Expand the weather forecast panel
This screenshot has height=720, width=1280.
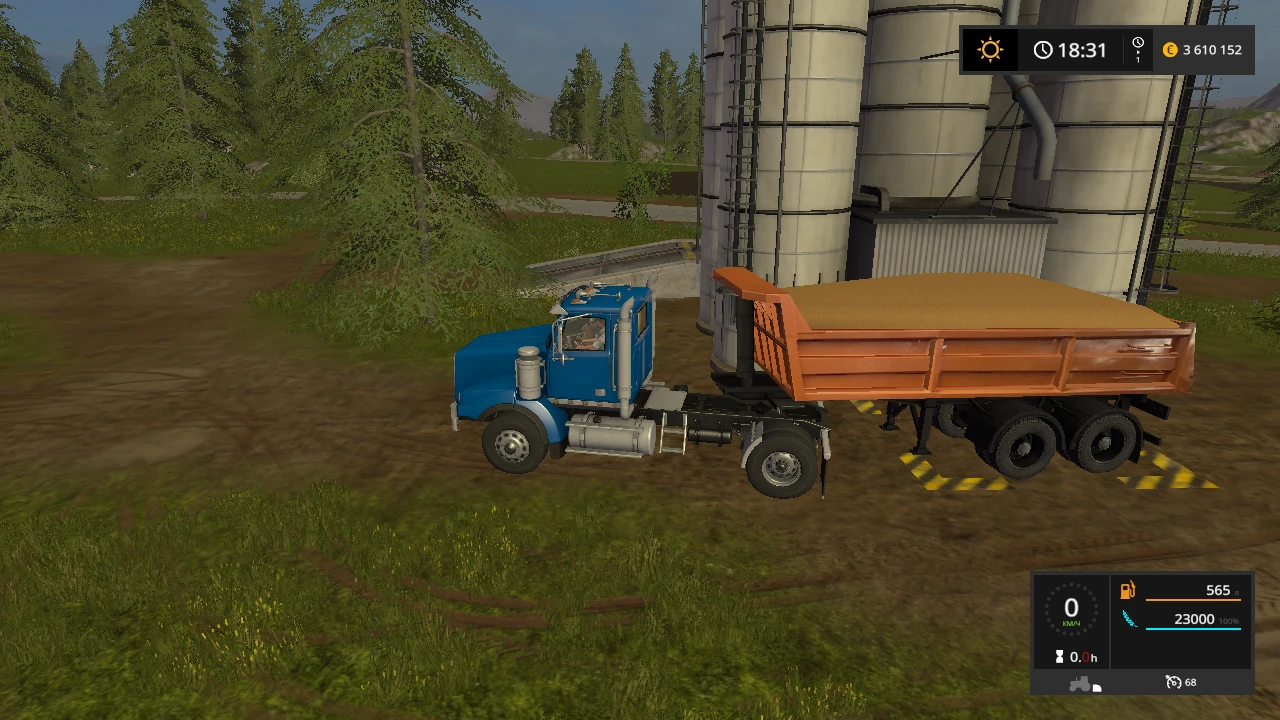[990, 48]
